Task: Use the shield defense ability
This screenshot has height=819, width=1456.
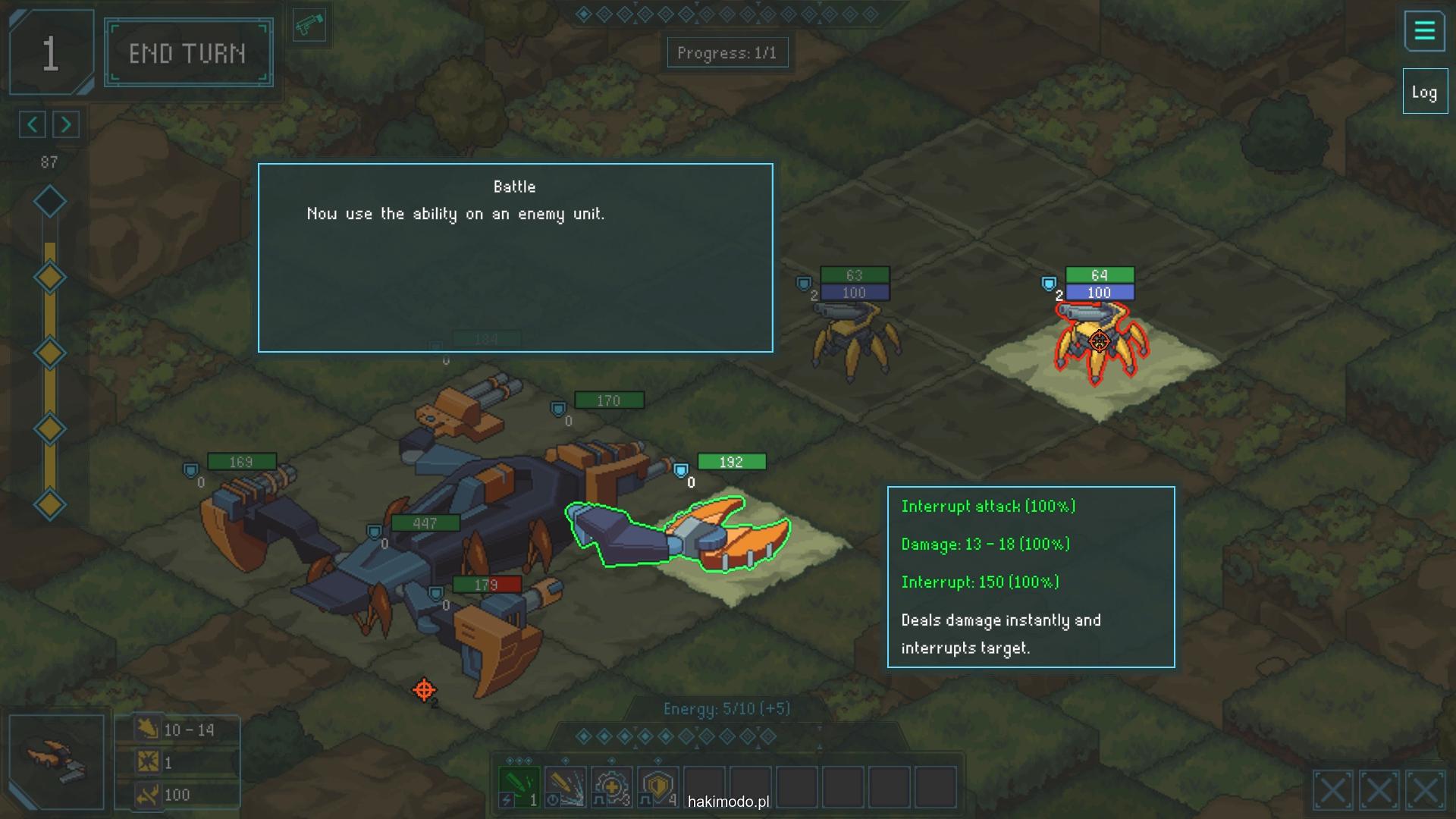Action: (657, 787)
